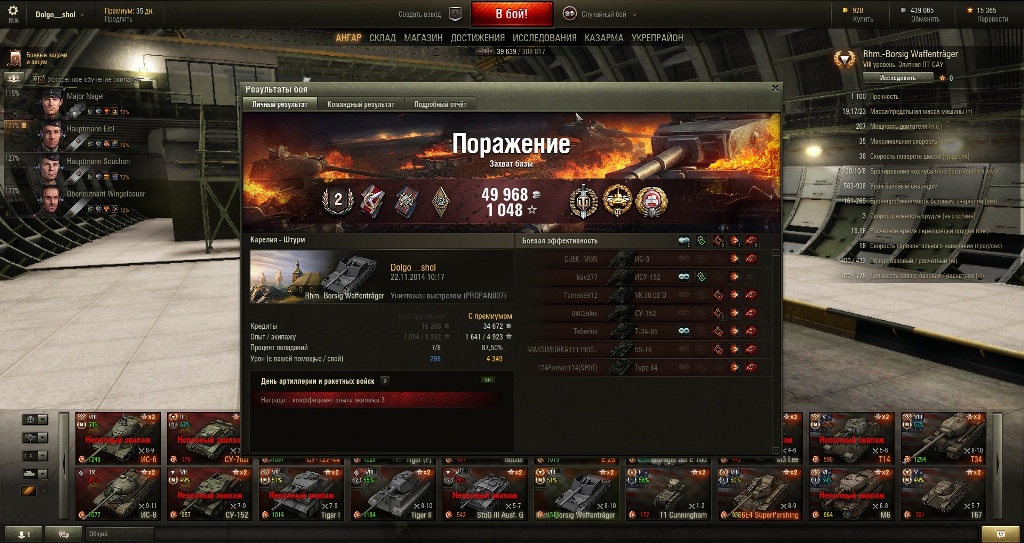1024x543 pixels.
Task: Expand the День артиллерии и ракетных войск mission
Action: [x=385, y=380]
